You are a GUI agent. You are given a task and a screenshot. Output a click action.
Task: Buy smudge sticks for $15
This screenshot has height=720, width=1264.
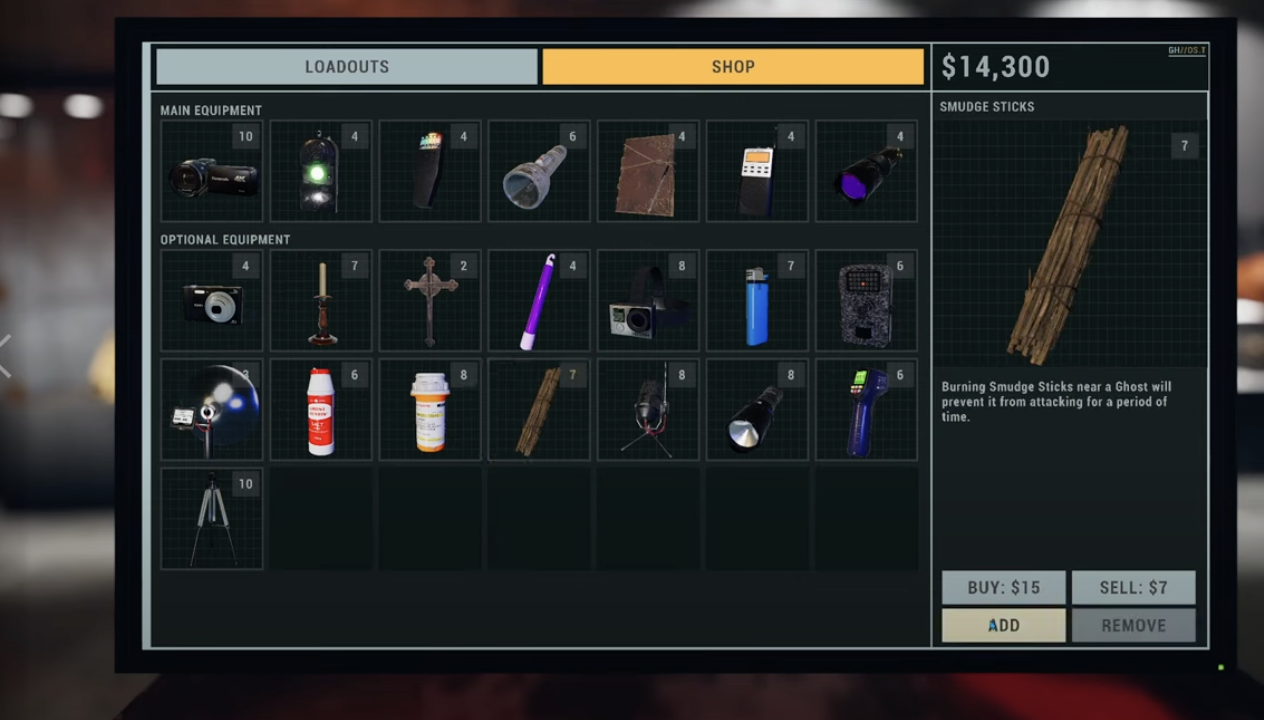pyautogui.click(x=1003, y=588)
